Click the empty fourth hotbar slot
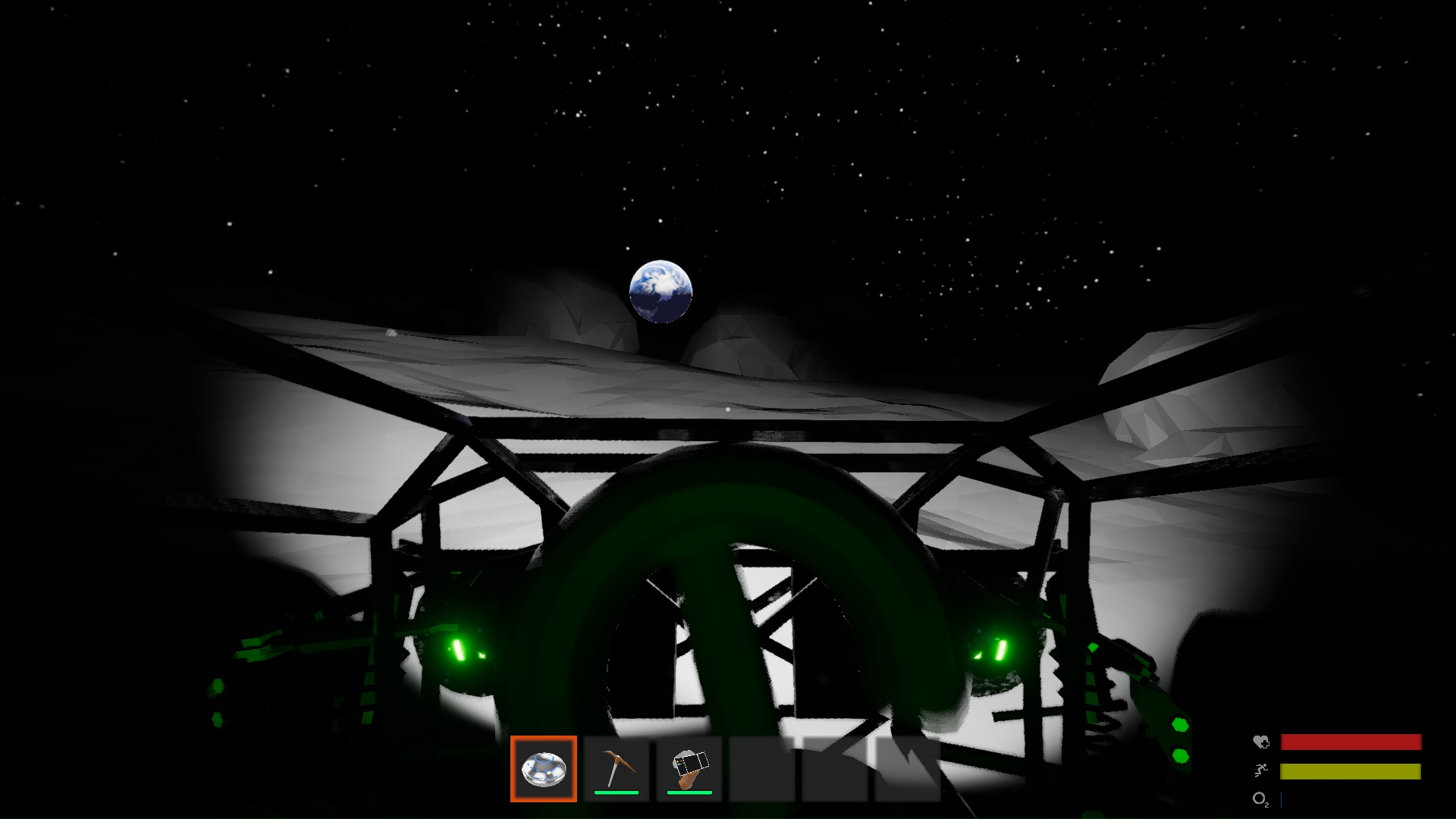This screenshot has width=1456, height=819. (761, 768)
